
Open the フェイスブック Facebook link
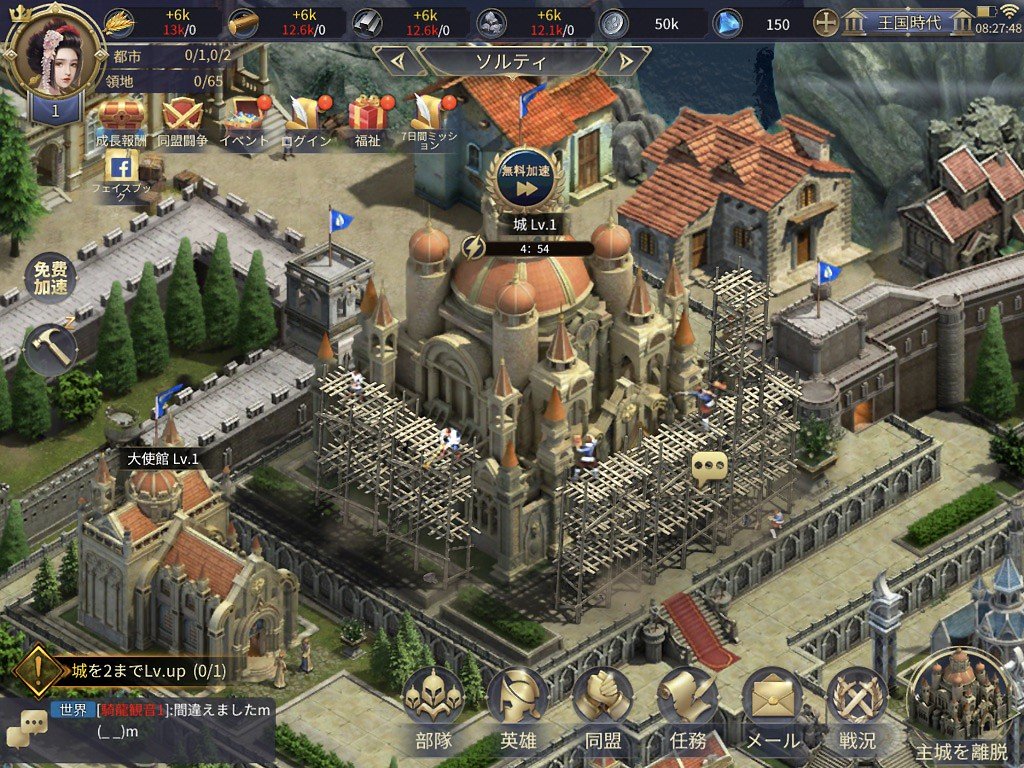pos(122,173)
